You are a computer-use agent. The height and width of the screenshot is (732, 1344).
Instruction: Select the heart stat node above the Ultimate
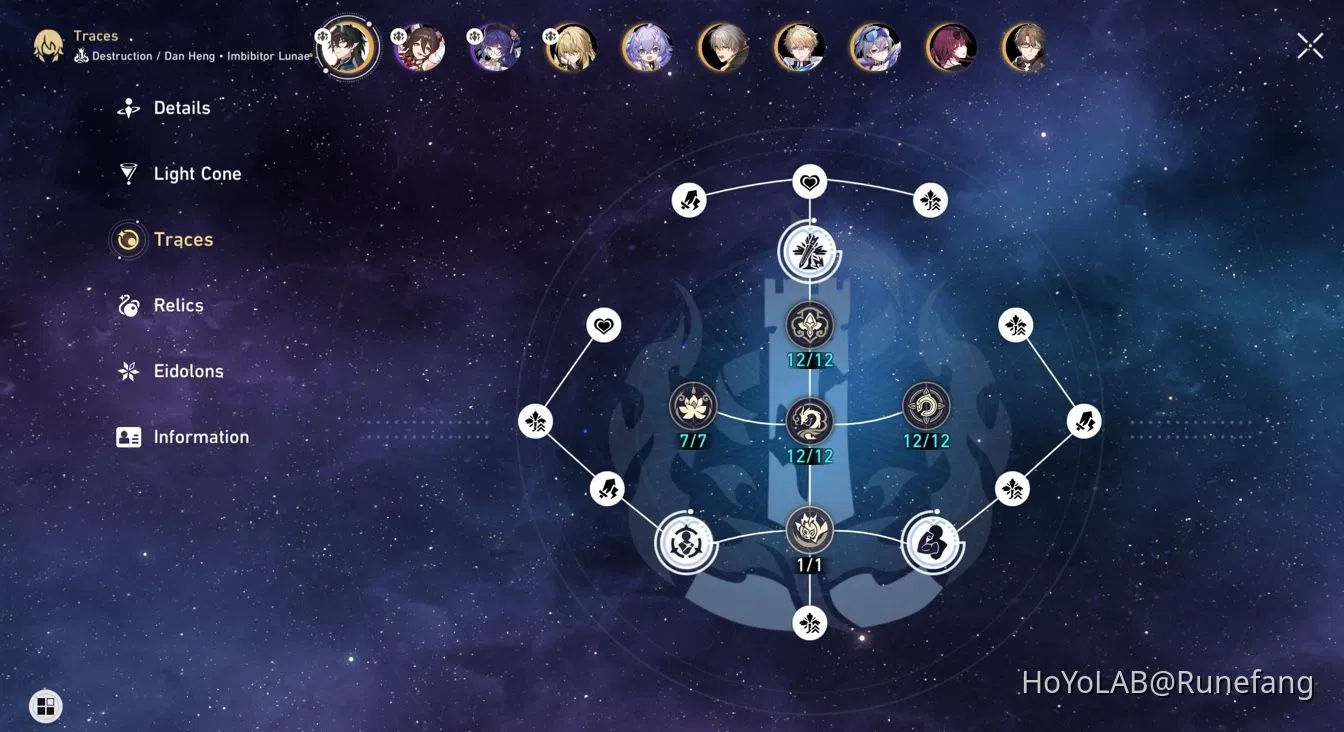pos(809,181)
